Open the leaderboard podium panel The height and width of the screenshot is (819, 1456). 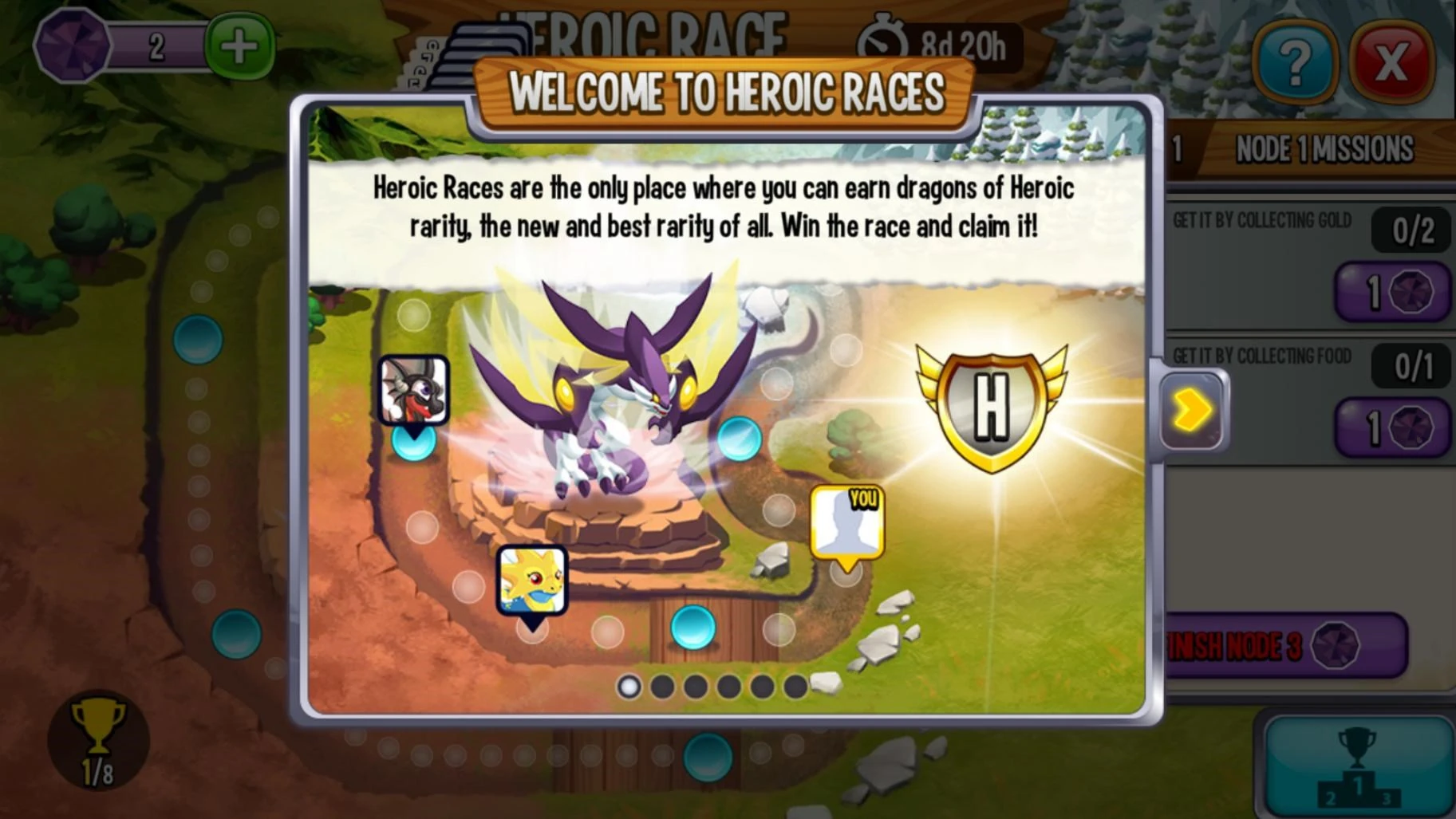1357,764
